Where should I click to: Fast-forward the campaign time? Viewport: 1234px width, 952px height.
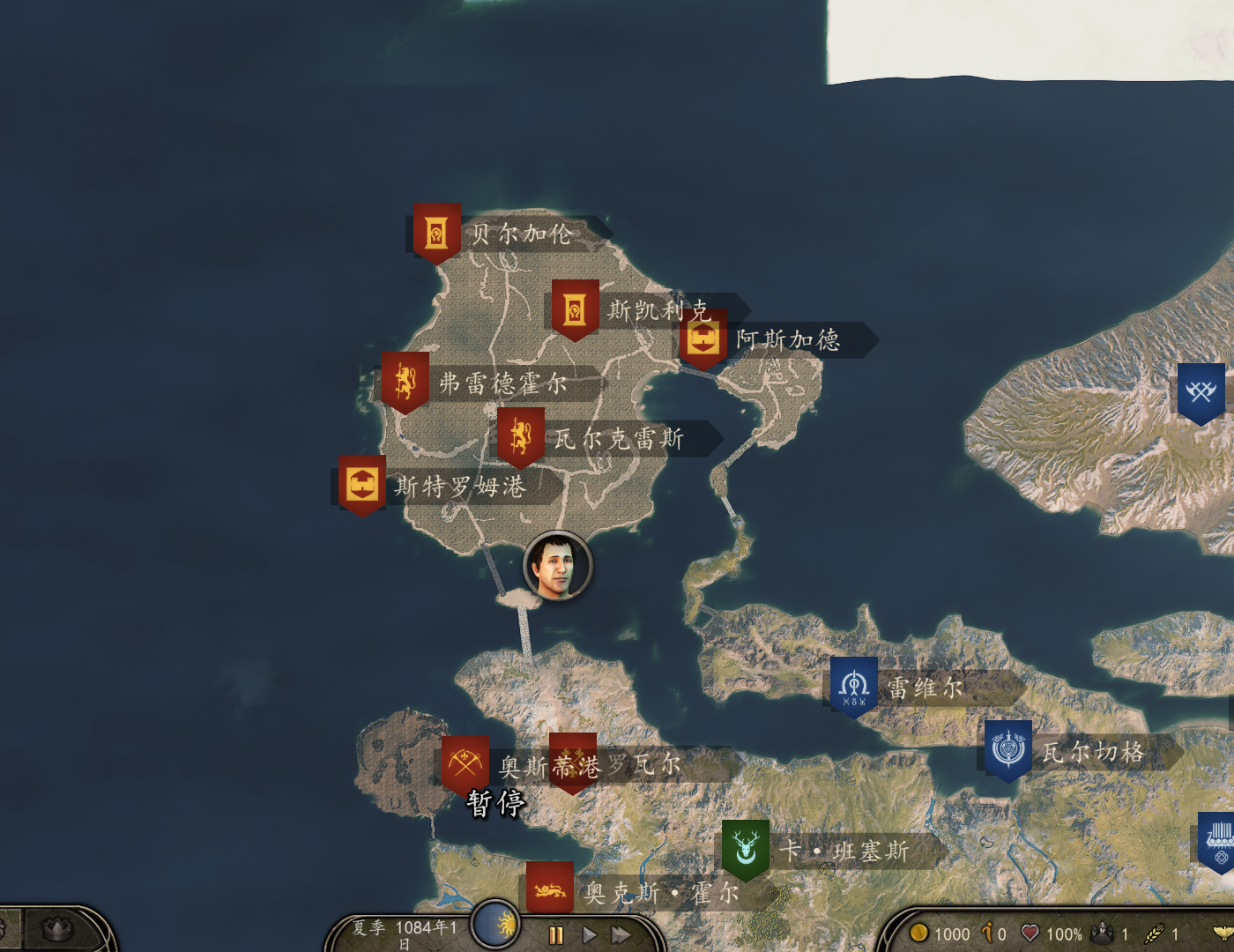click(621, 935)
